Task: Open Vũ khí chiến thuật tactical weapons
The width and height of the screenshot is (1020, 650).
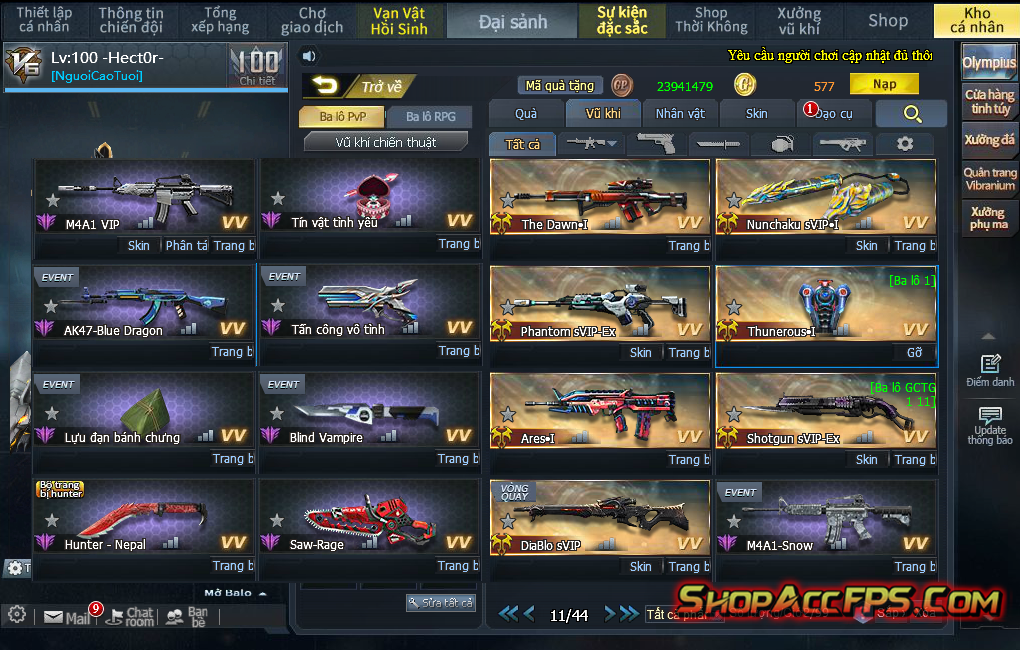Action: tap(385, 142)
